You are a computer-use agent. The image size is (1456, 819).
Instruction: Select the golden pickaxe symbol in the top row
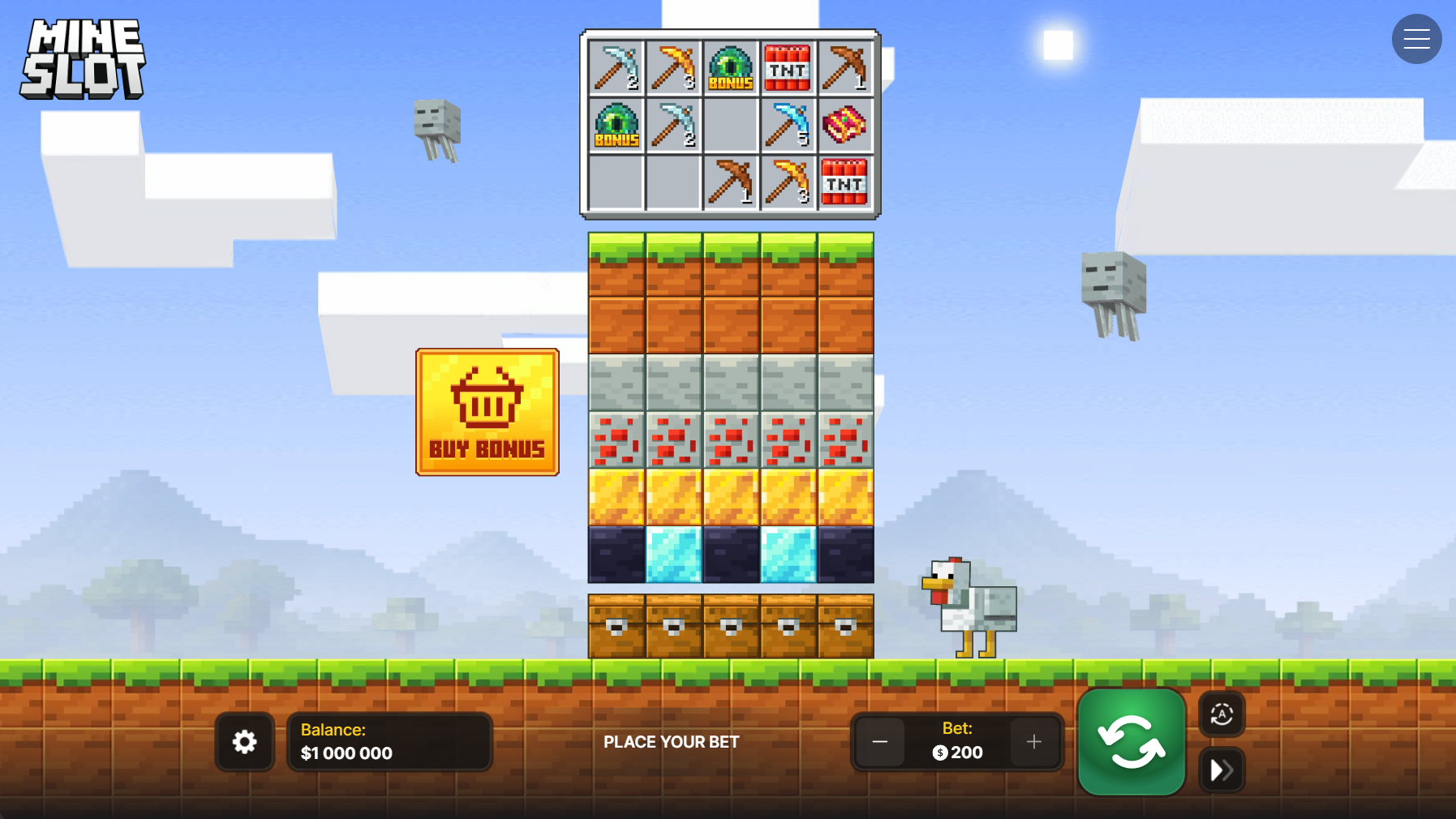point(673,67)
